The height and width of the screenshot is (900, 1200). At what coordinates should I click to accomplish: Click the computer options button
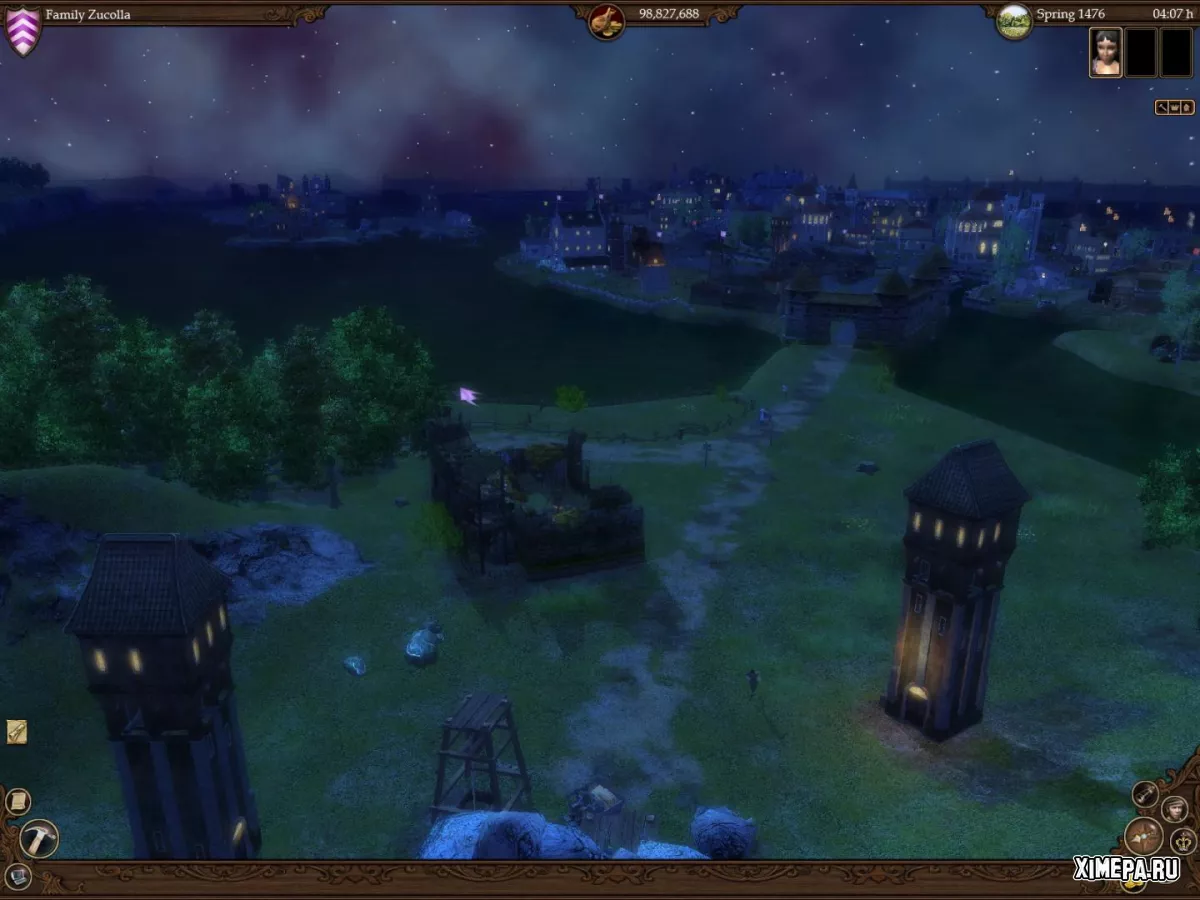(x=17, y=877)
